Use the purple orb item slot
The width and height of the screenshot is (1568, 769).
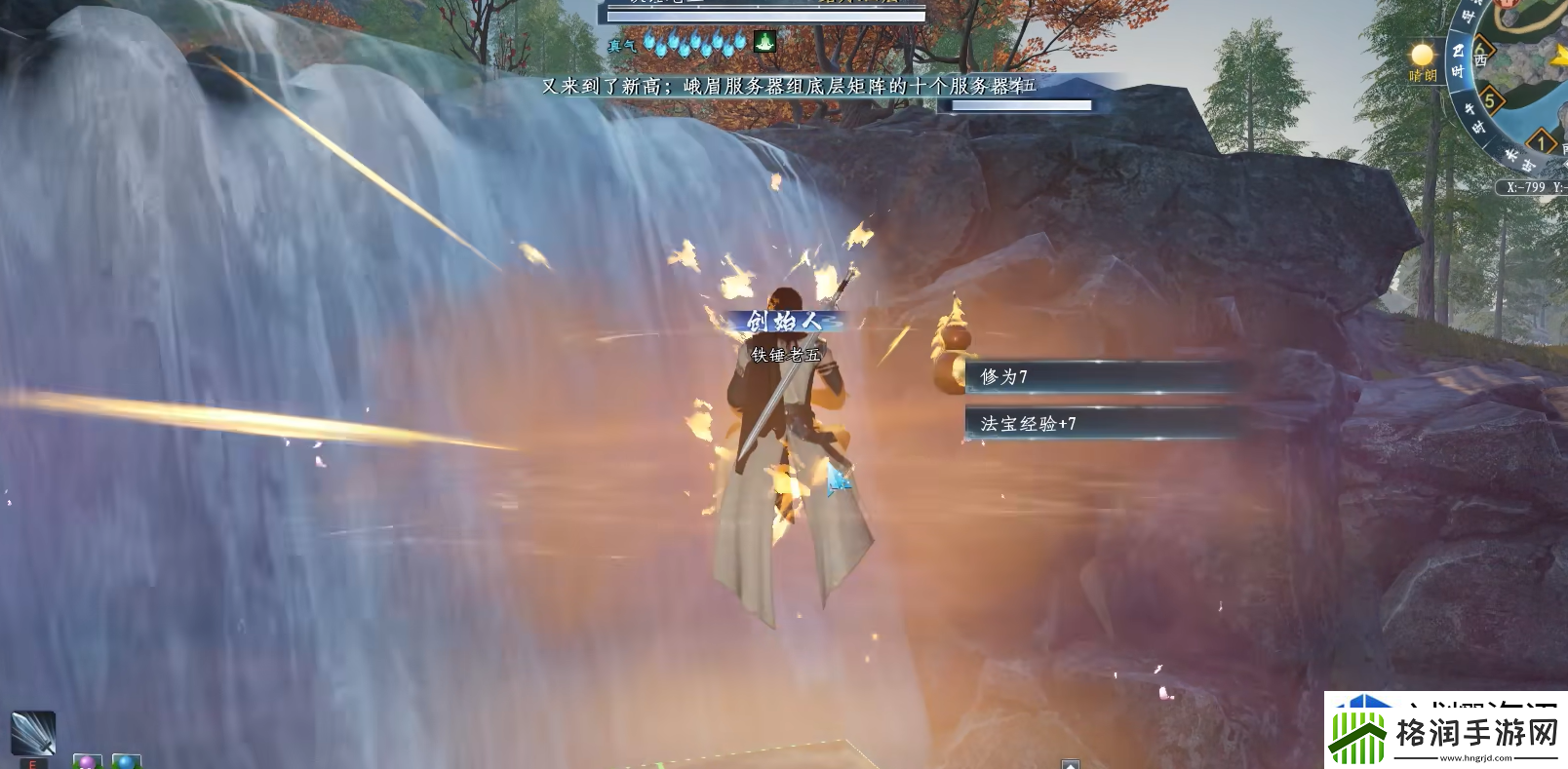[x=87, y=761]
